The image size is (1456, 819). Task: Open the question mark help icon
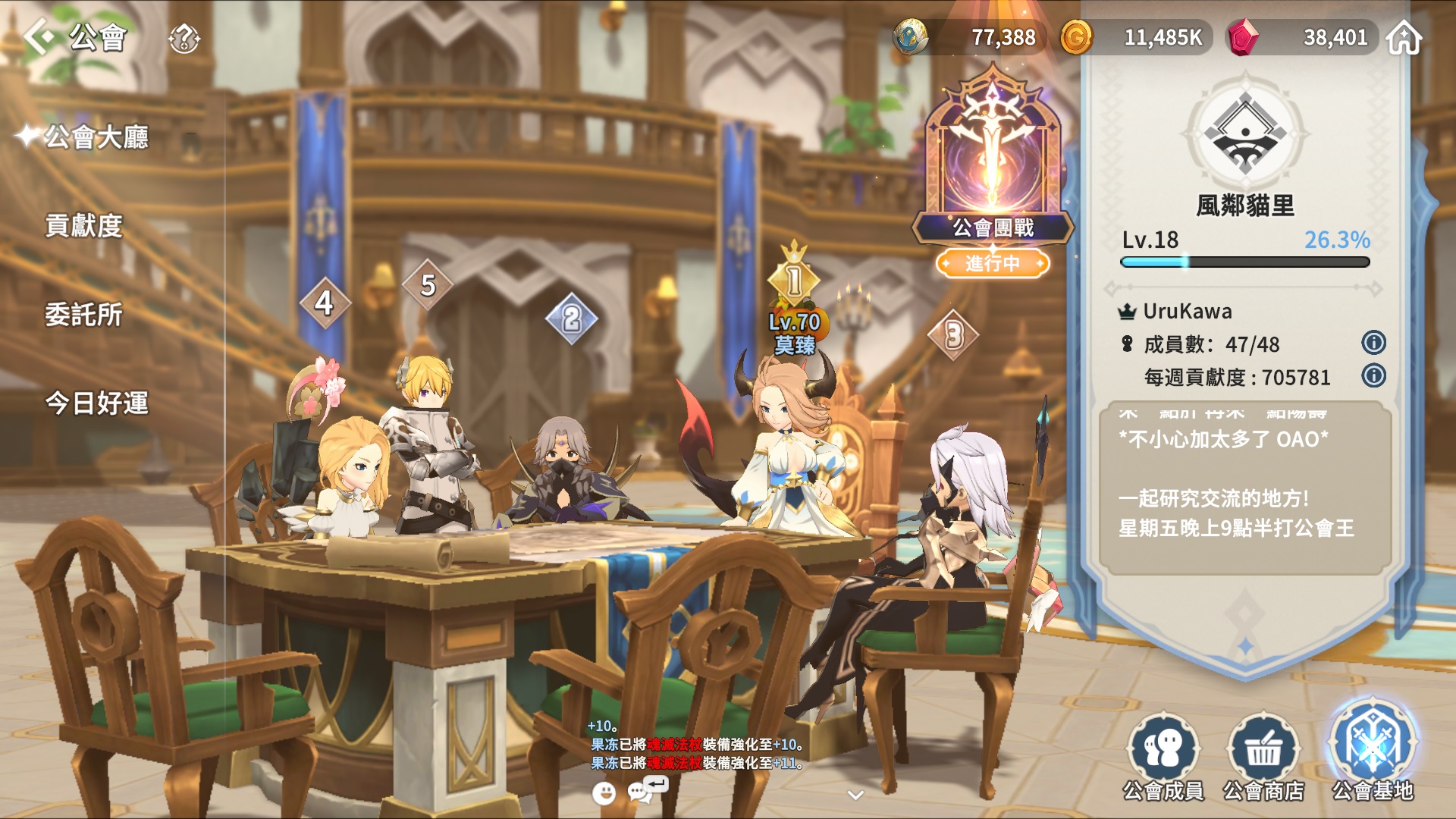pos(184,38)
